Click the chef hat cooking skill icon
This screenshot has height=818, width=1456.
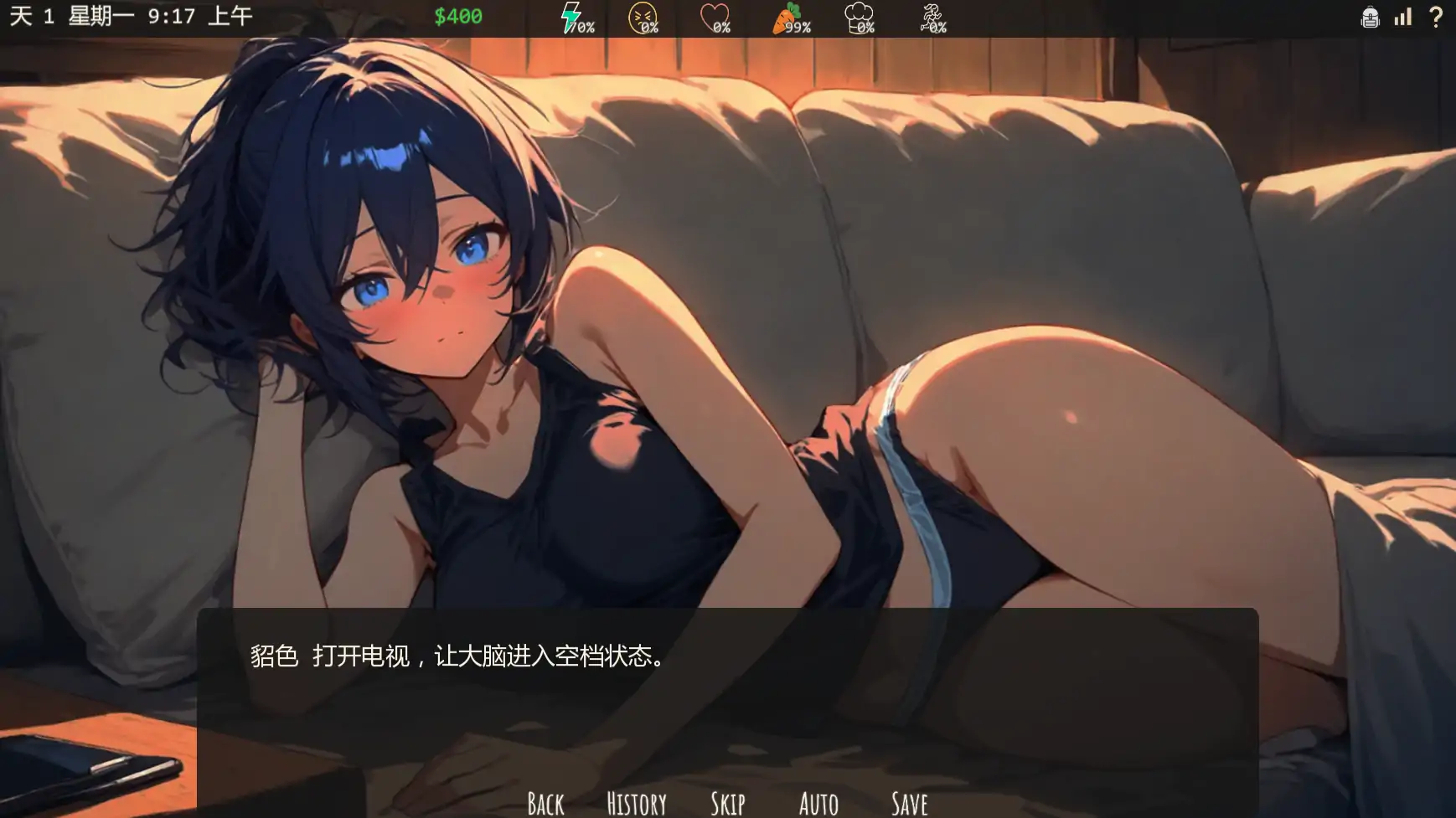tap(858, 13)
